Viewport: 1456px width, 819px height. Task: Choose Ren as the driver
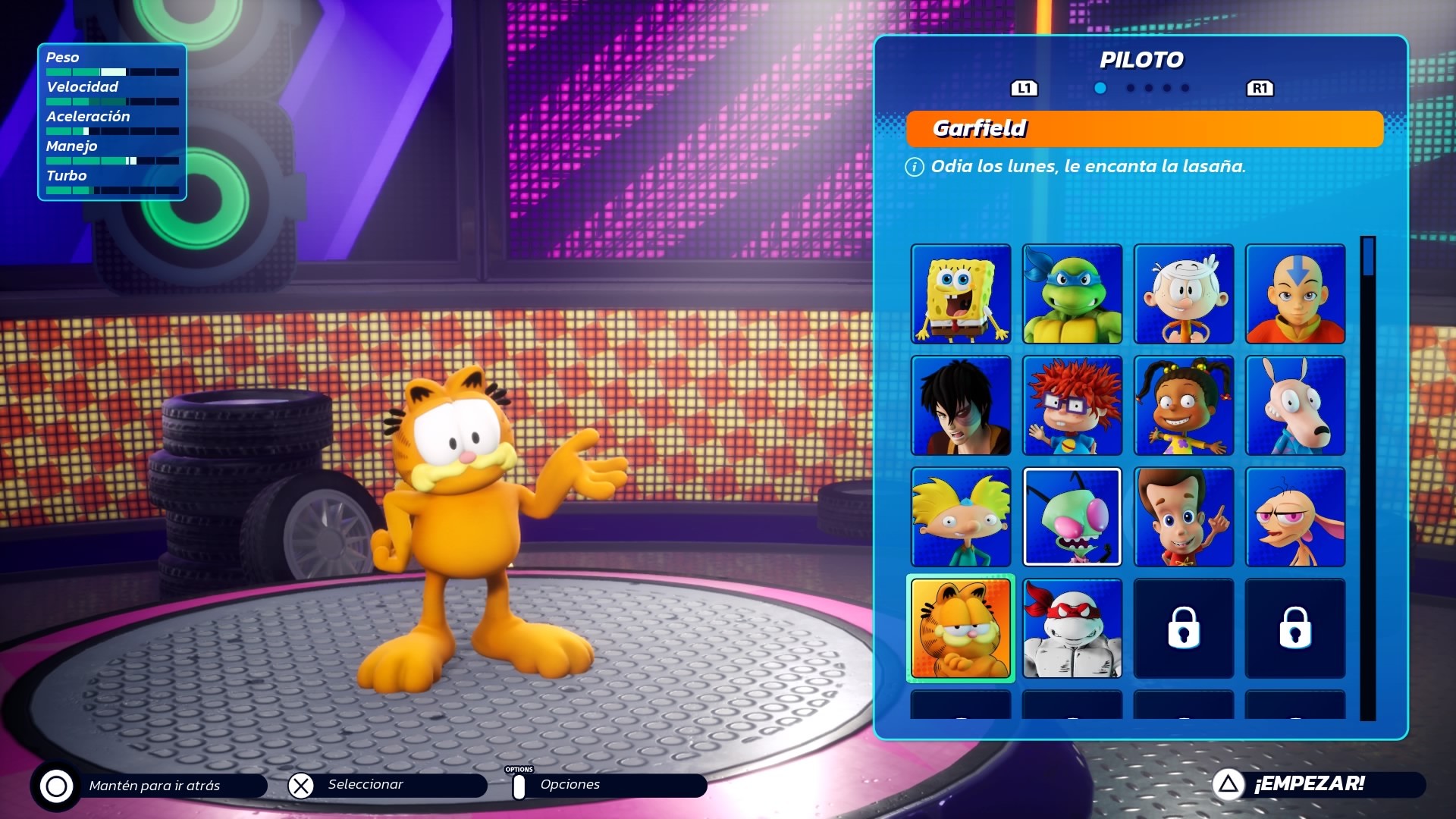click(x=1294, y=516)
